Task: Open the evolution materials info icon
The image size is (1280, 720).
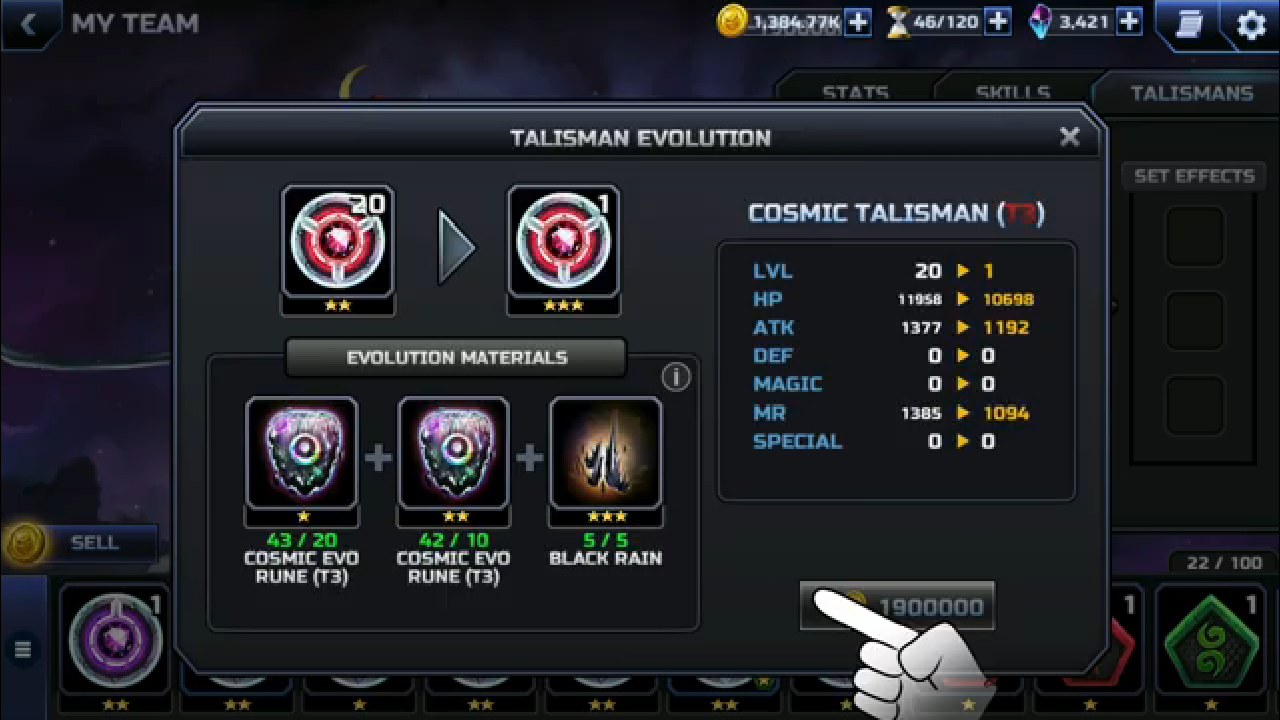Action: click(x=676, y=377)
